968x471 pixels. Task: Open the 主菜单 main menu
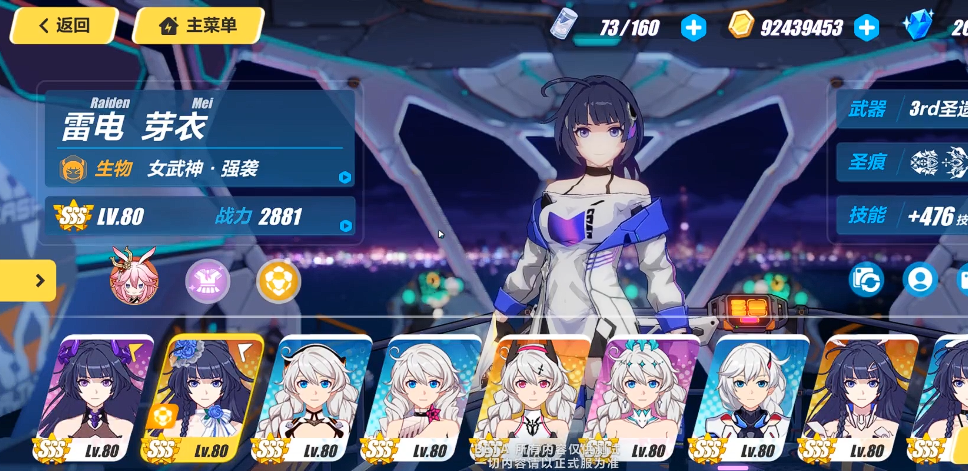pyautogui.click(x=198, y=26)
